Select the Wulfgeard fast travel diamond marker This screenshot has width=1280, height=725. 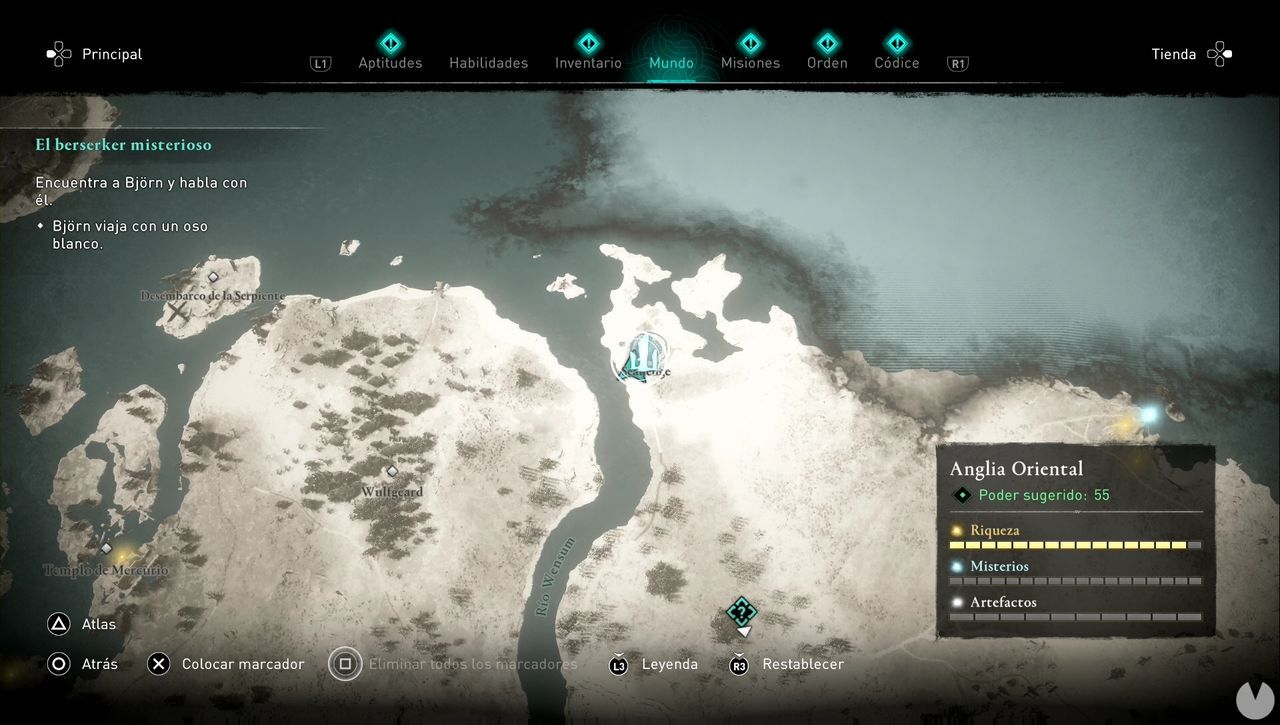coord(391,470)
